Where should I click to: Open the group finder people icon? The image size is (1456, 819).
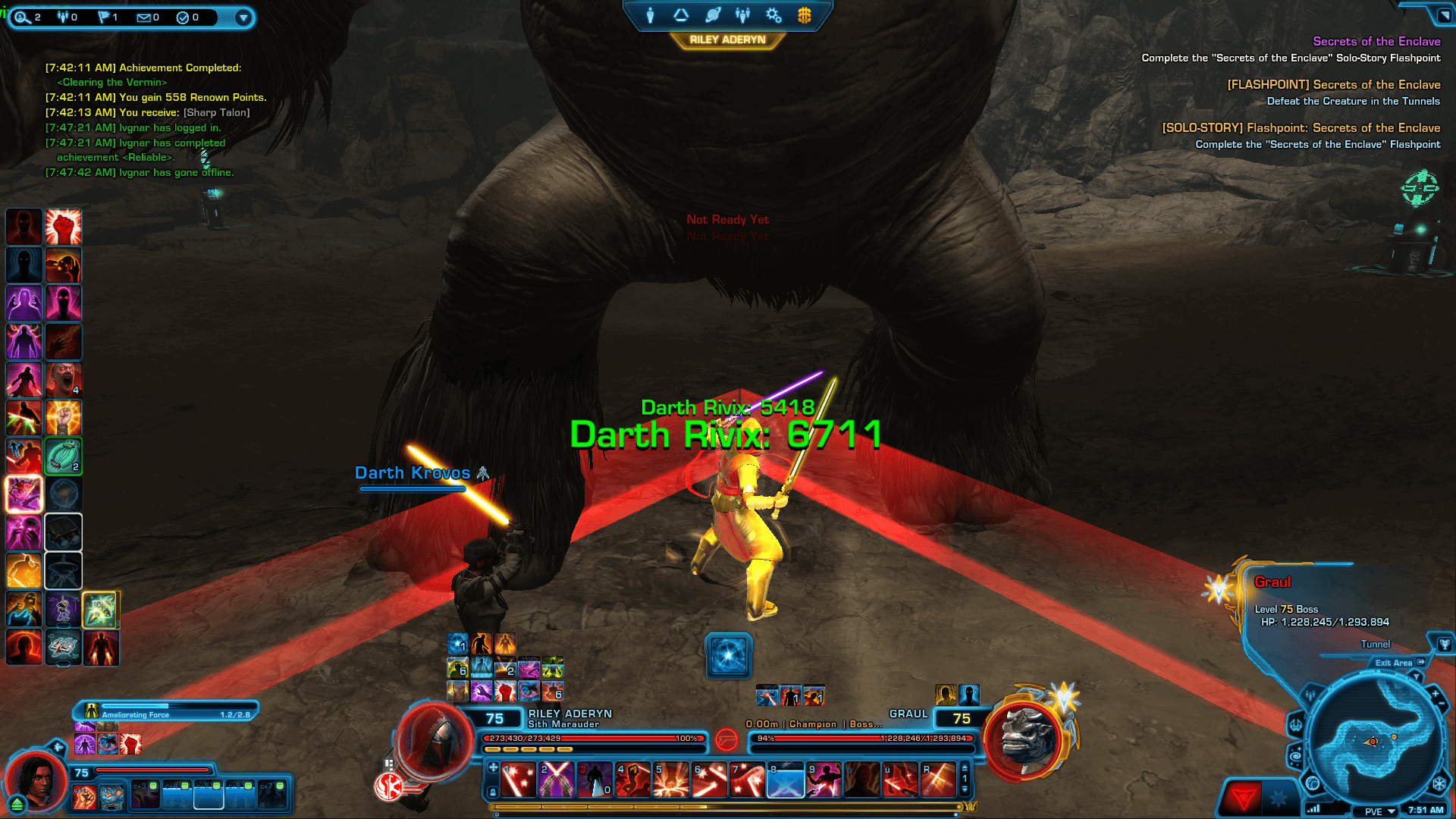(742, 14)
